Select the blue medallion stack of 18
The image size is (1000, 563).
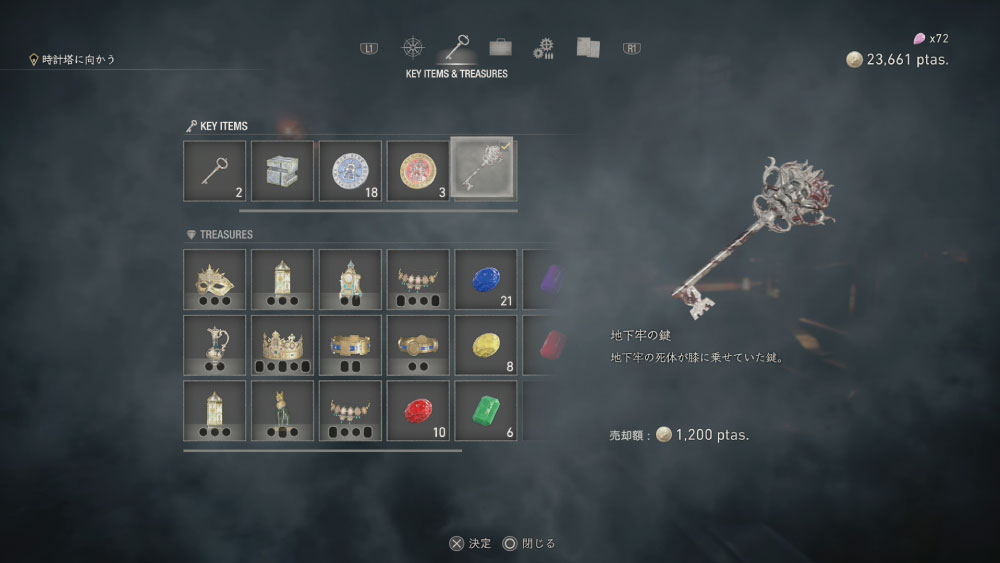pos(350,170)
